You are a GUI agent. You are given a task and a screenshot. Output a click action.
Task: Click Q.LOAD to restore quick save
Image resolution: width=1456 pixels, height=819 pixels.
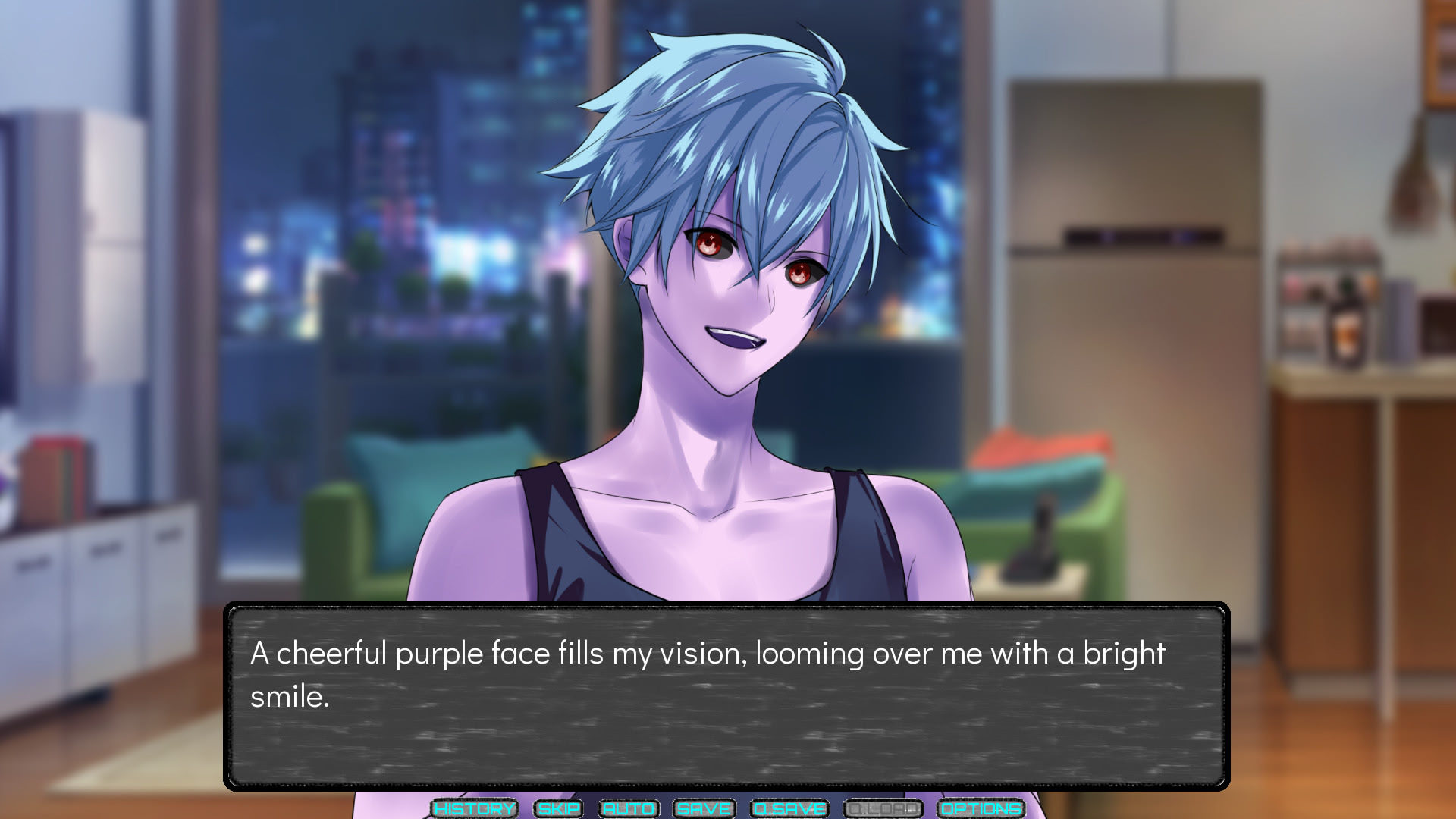pyautogui.click(x=883, y=808)
